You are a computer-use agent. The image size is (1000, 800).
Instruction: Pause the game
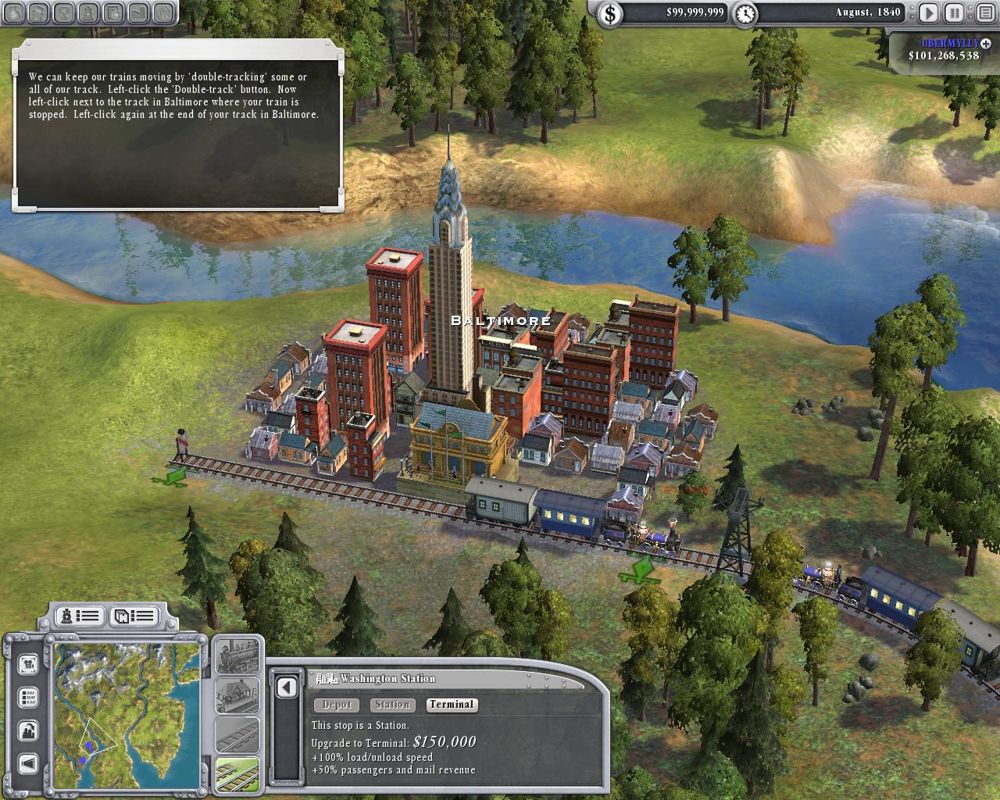pyautogui.click(x=955, y=13)
